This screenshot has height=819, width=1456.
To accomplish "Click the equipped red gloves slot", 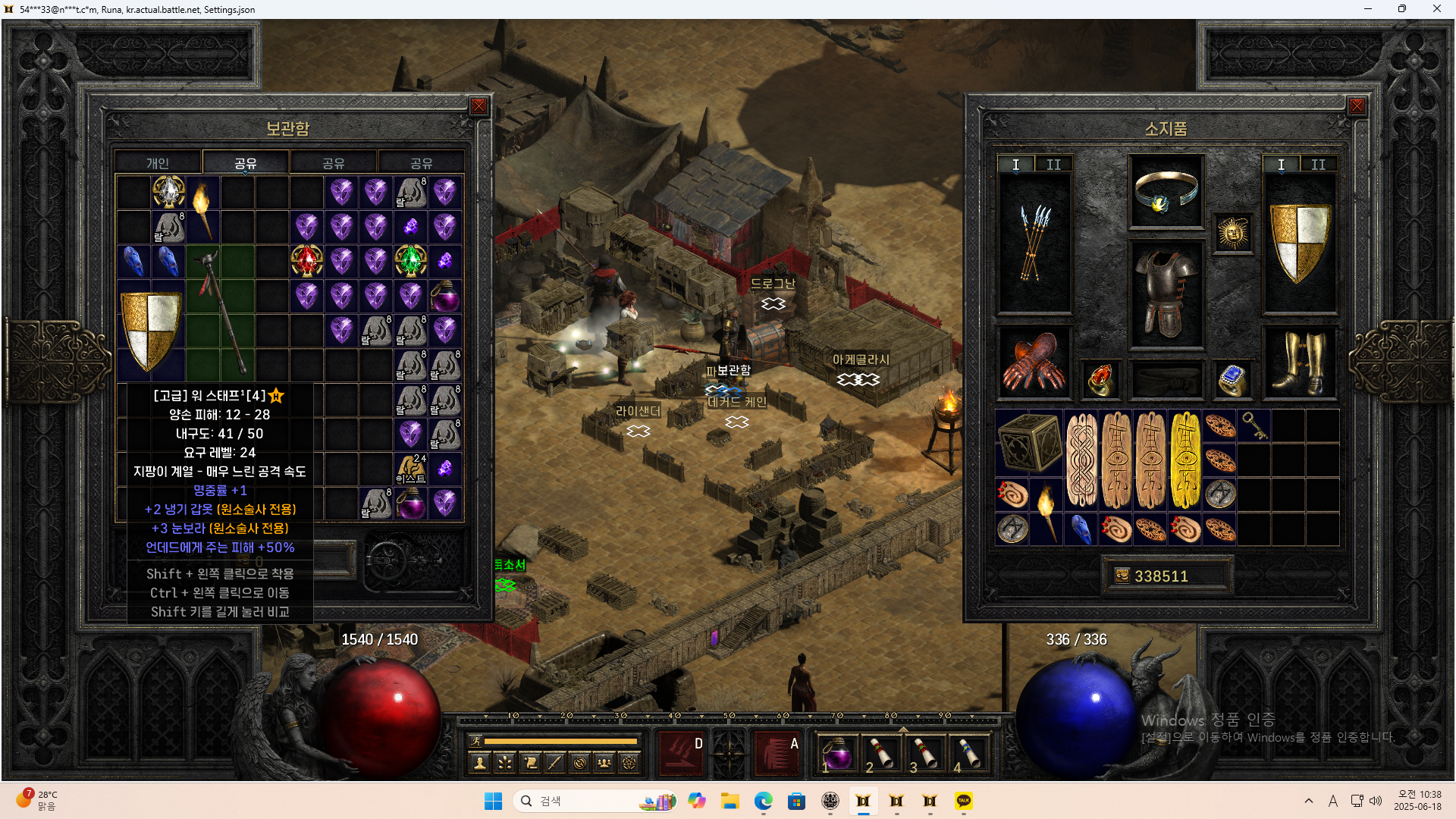I will click(1034, 362).
